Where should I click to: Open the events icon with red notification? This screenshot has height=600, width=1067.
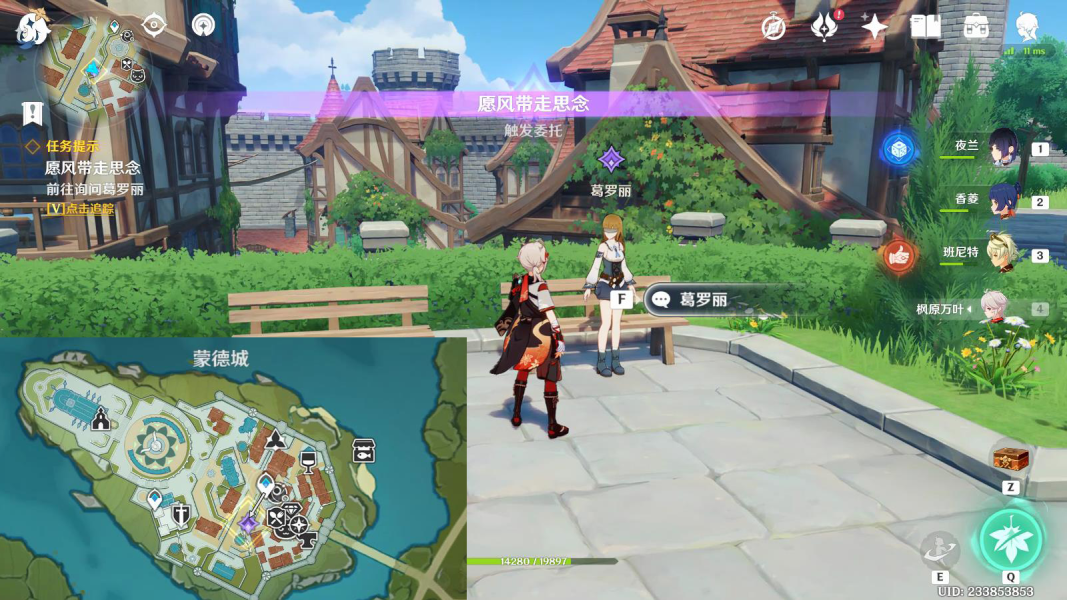(824, 27)
